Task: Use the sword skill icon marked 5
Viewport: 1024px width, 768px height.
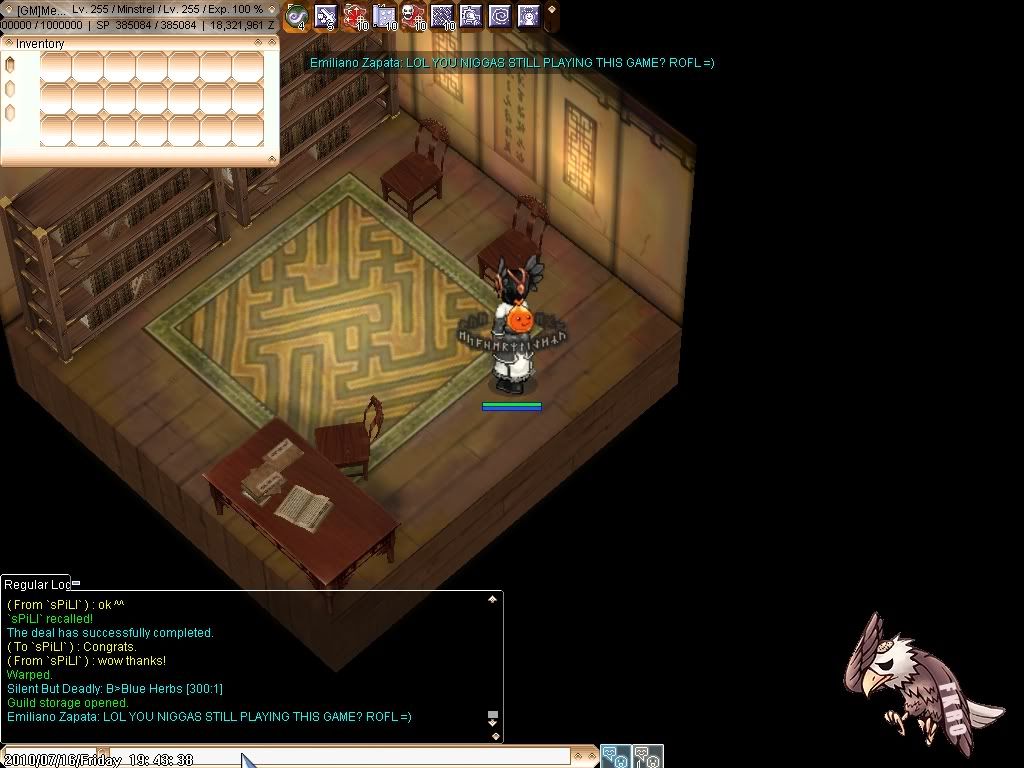Action: point(325,16)
